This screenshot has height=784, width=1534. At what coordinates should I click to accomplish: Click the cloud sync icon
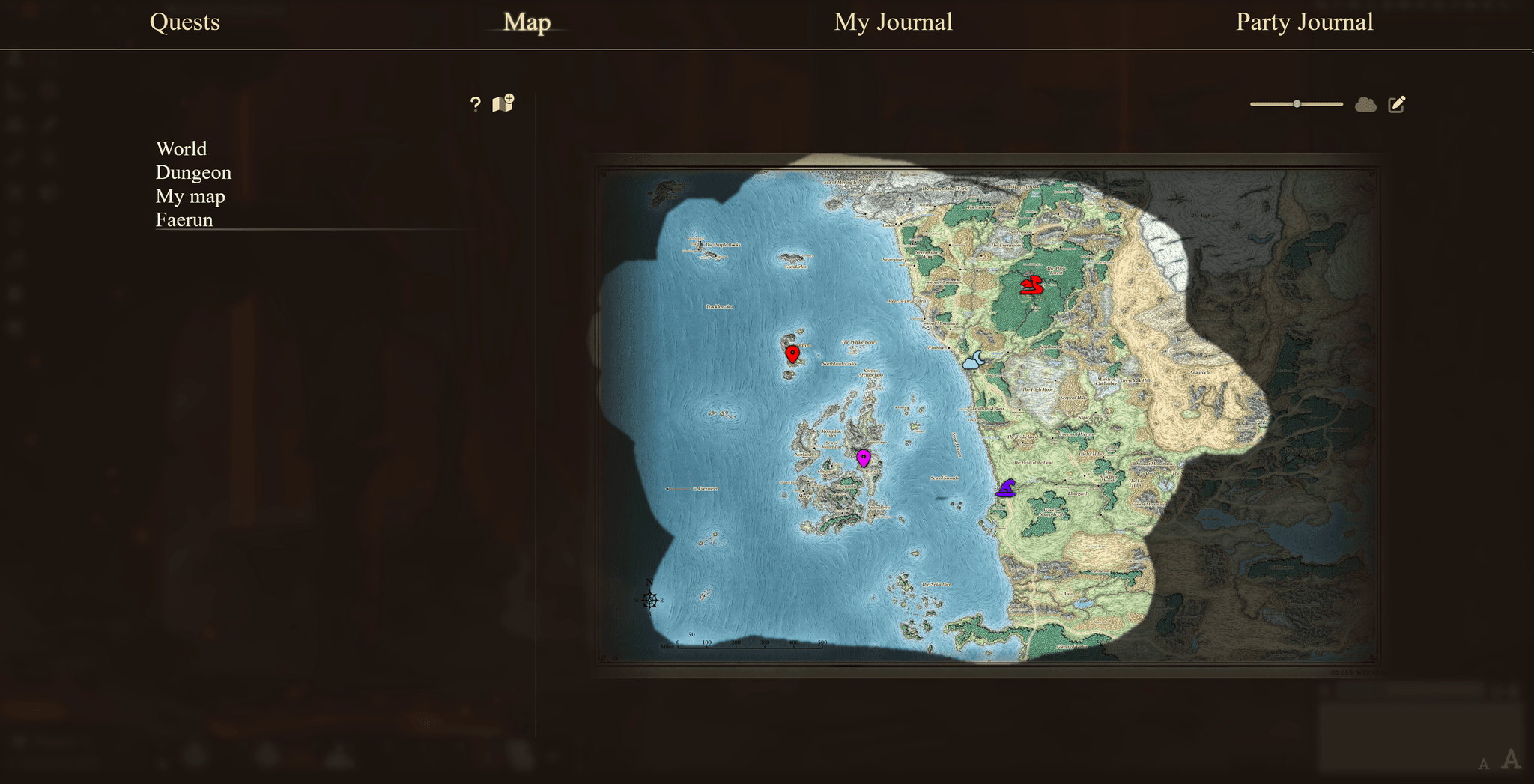(1365, 105)
